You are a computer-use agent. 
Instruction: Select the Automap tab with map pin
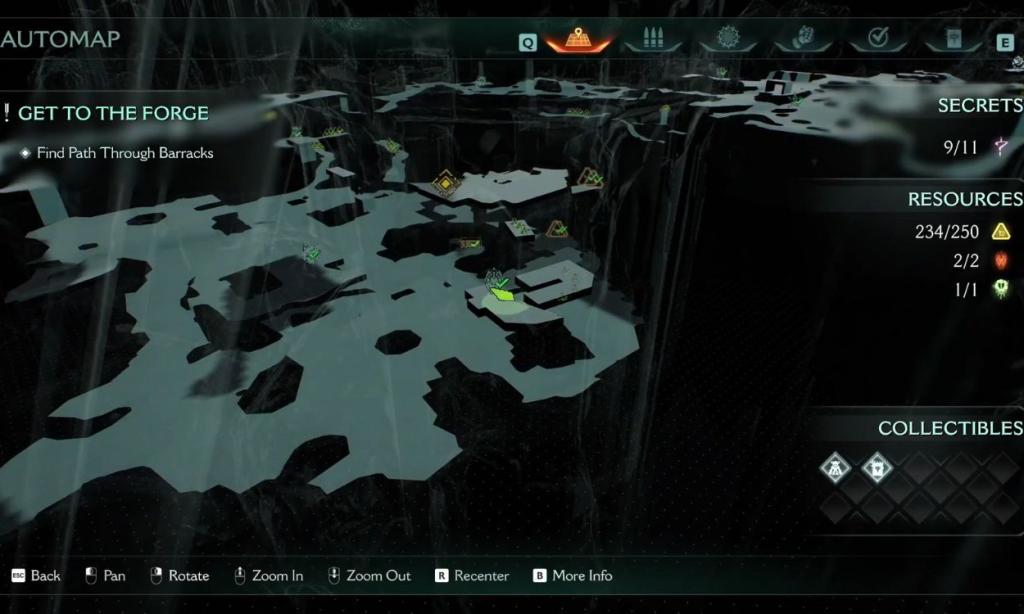tap(580, 40)
